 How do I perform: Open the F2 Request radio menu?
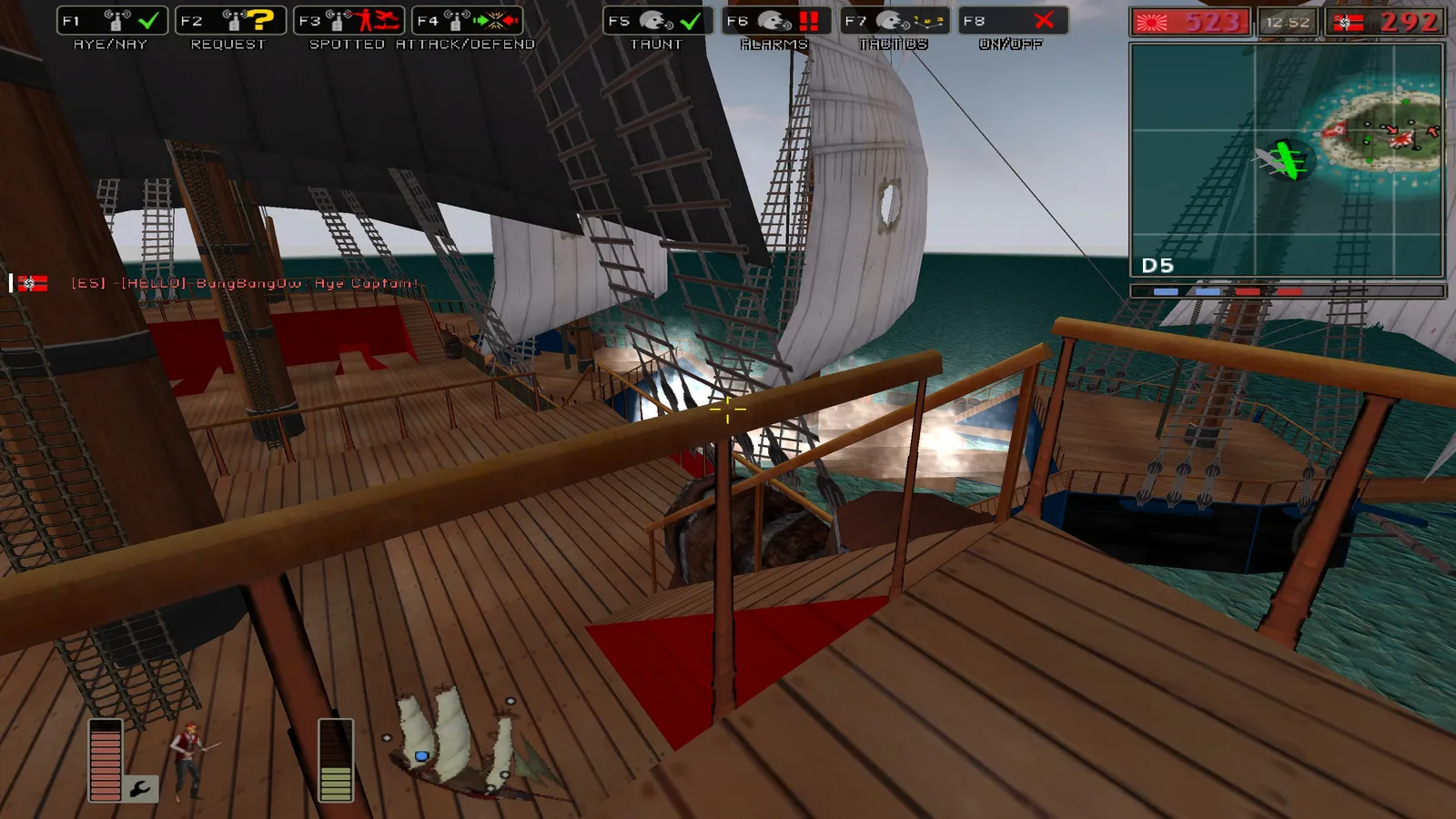[230, 21]
